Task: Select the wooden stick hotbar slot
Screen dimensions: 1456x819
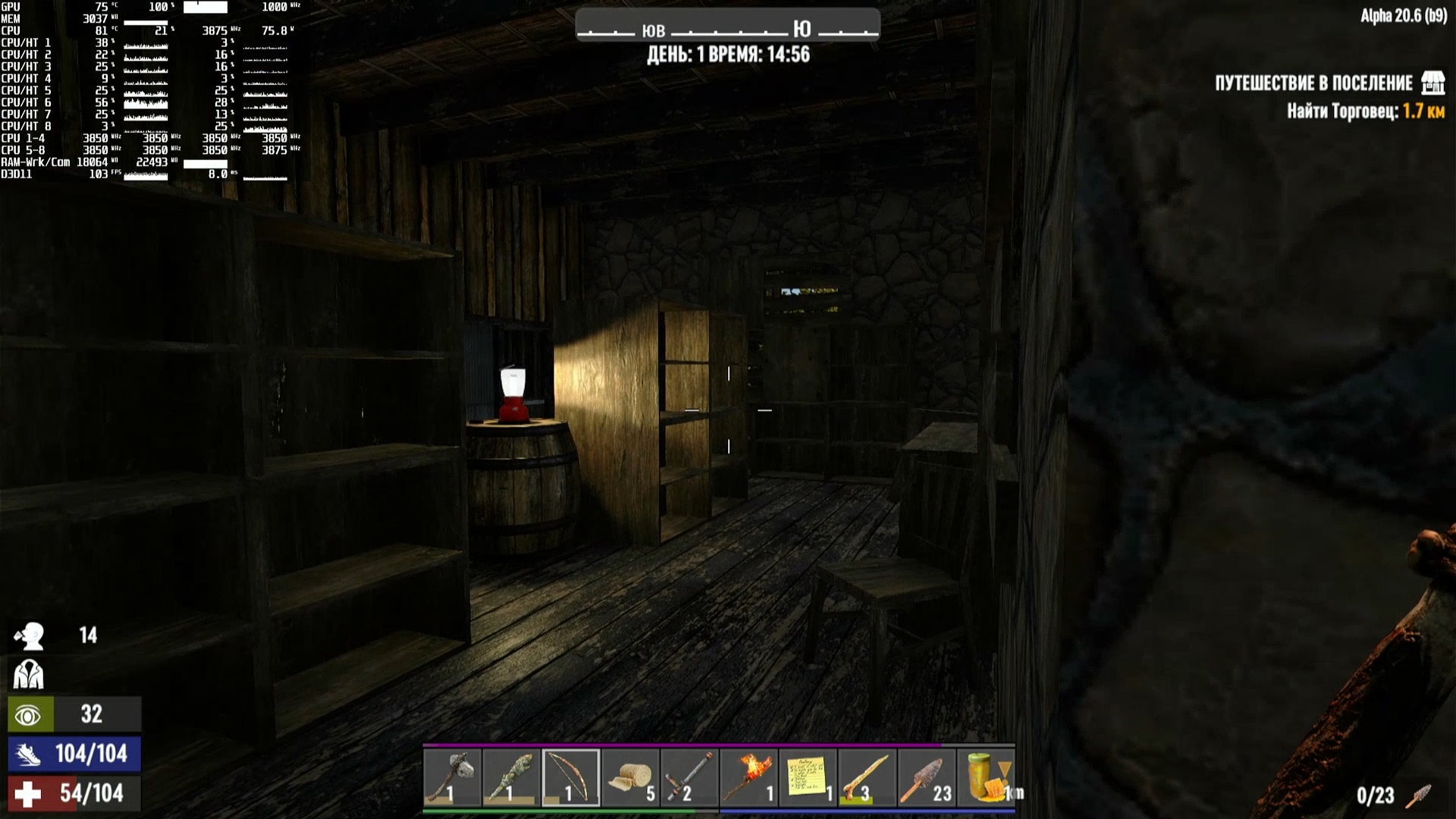Action: [x=867, y=777]
